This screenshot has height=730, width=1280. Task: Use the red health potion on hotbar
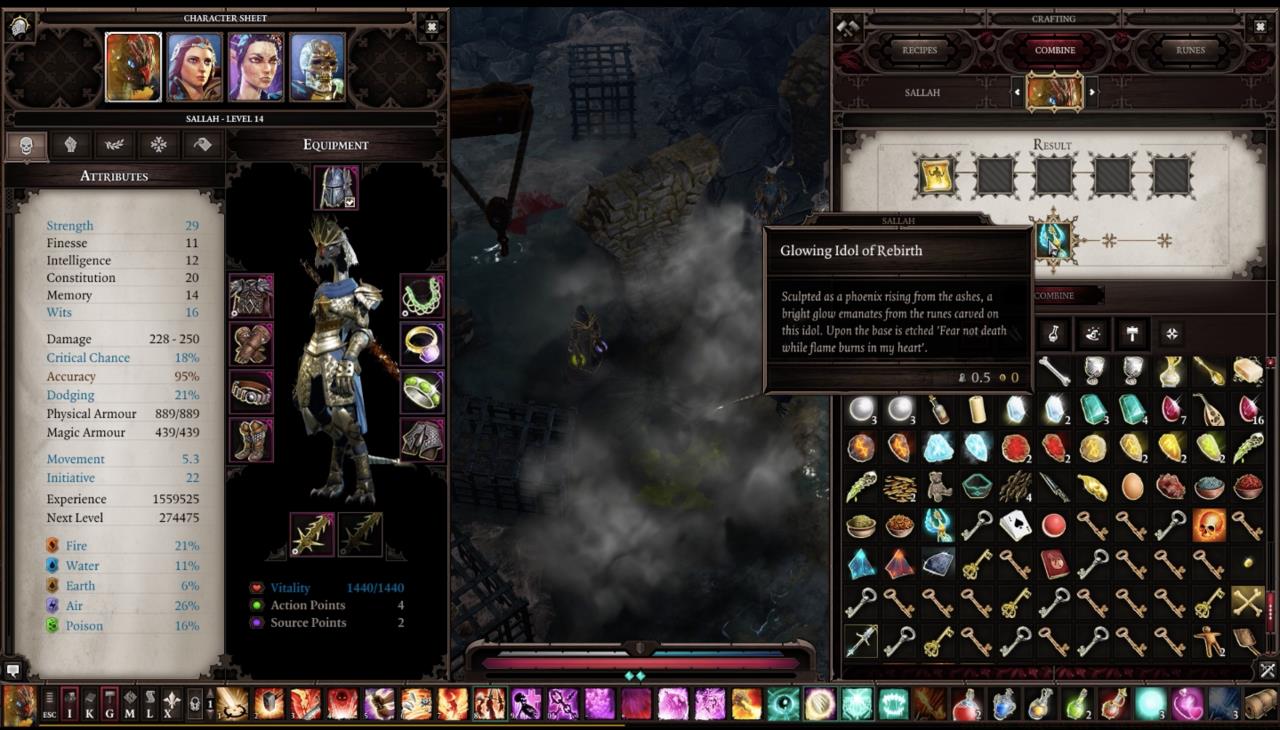point(966,704)
